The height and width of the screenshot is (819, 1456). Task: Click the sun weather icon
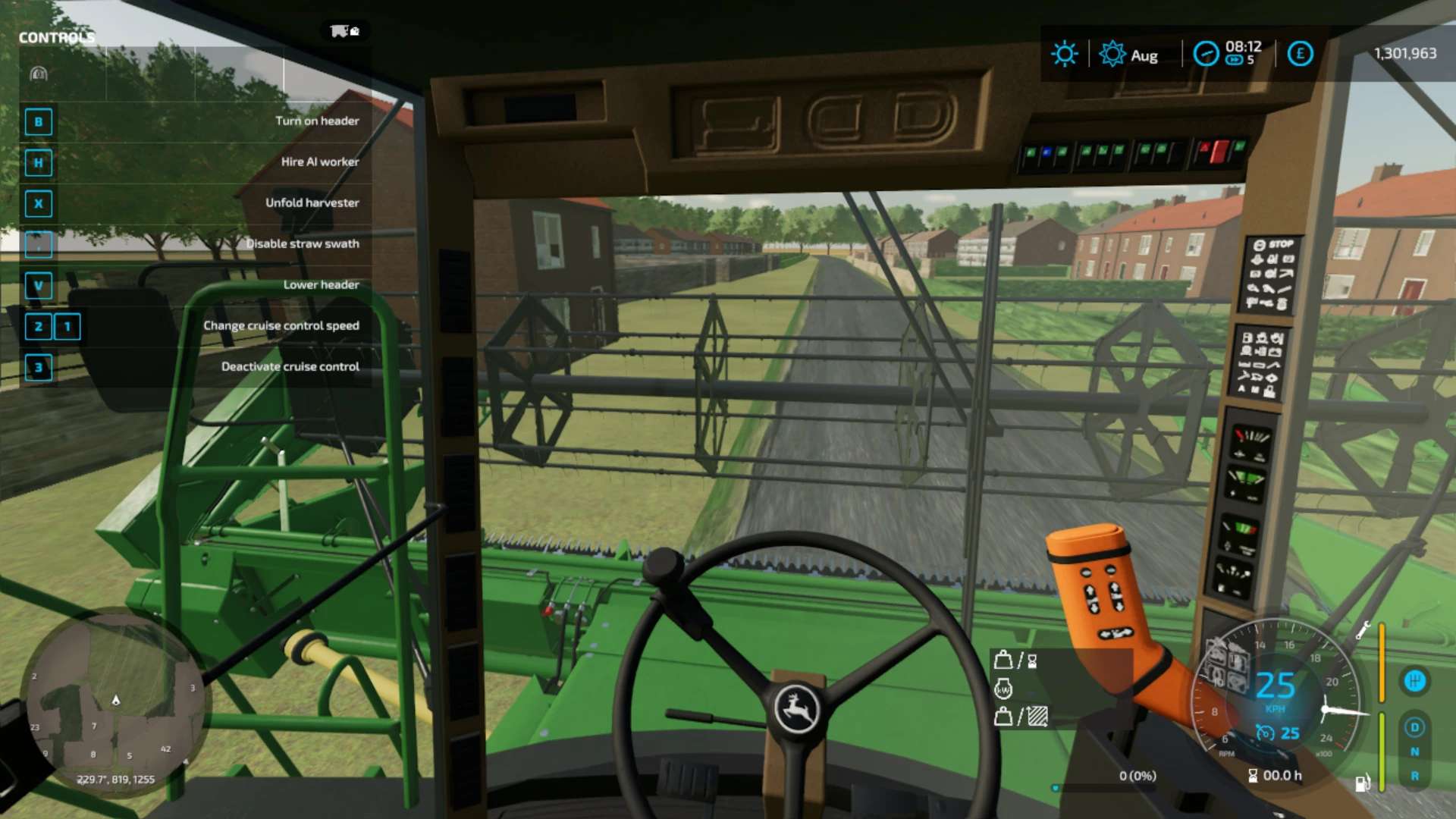click(x=1064, y=54)
